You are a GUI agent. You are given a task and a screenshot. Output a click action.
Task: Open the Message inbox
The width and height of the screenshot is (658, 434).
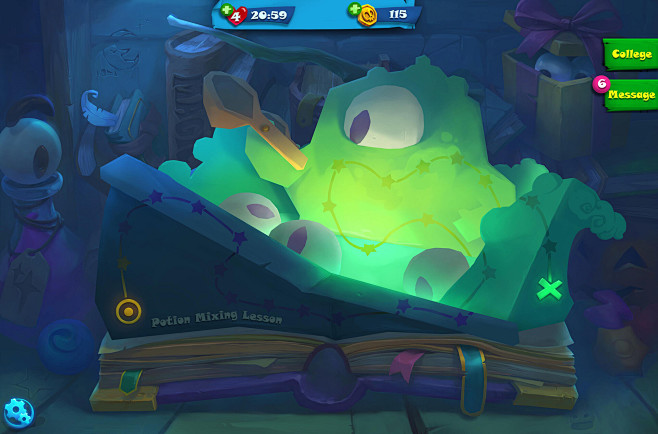tap(630, 94)
